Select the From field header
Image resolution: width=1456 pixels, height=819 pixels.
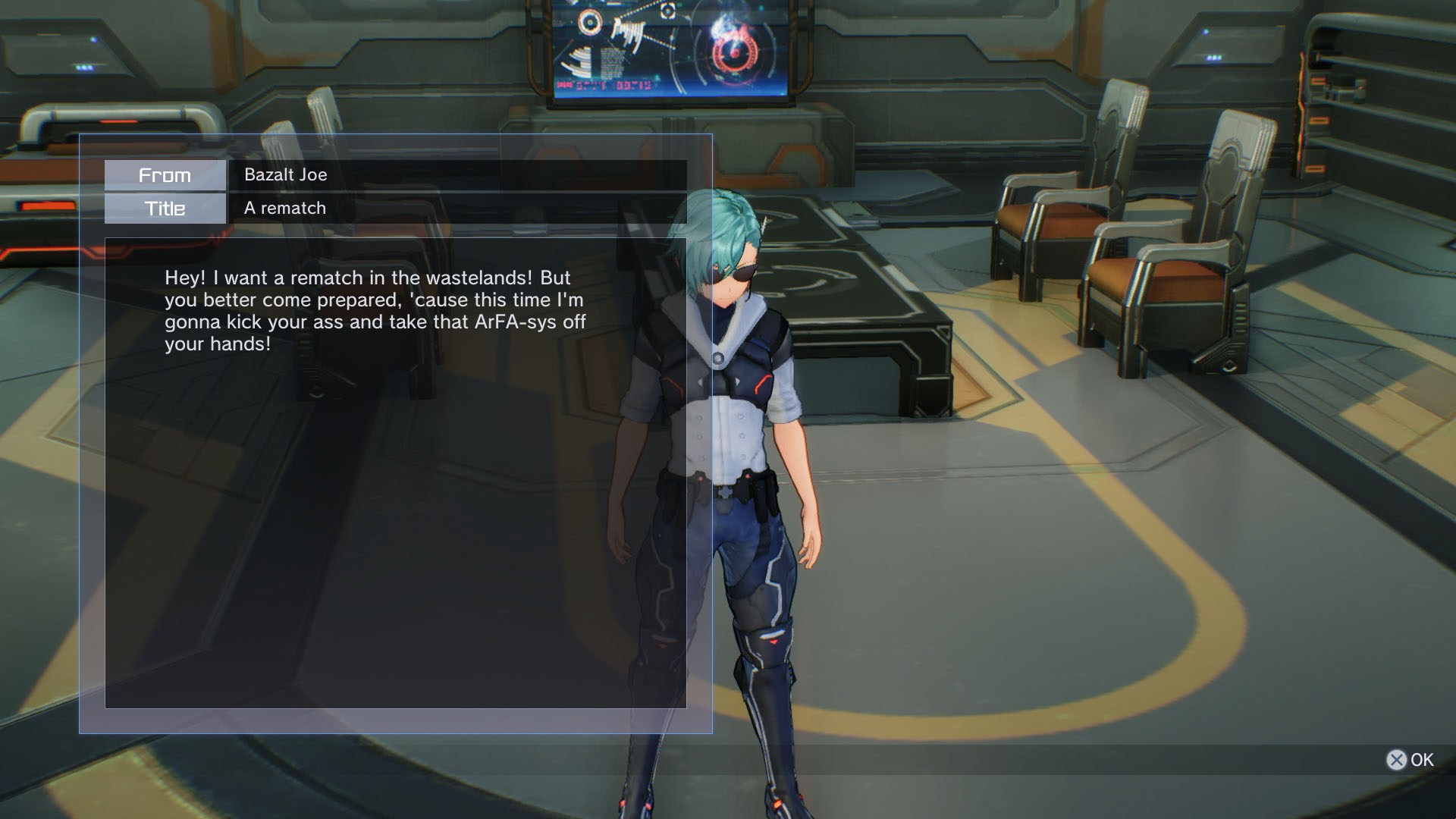(x=165, y=175)
